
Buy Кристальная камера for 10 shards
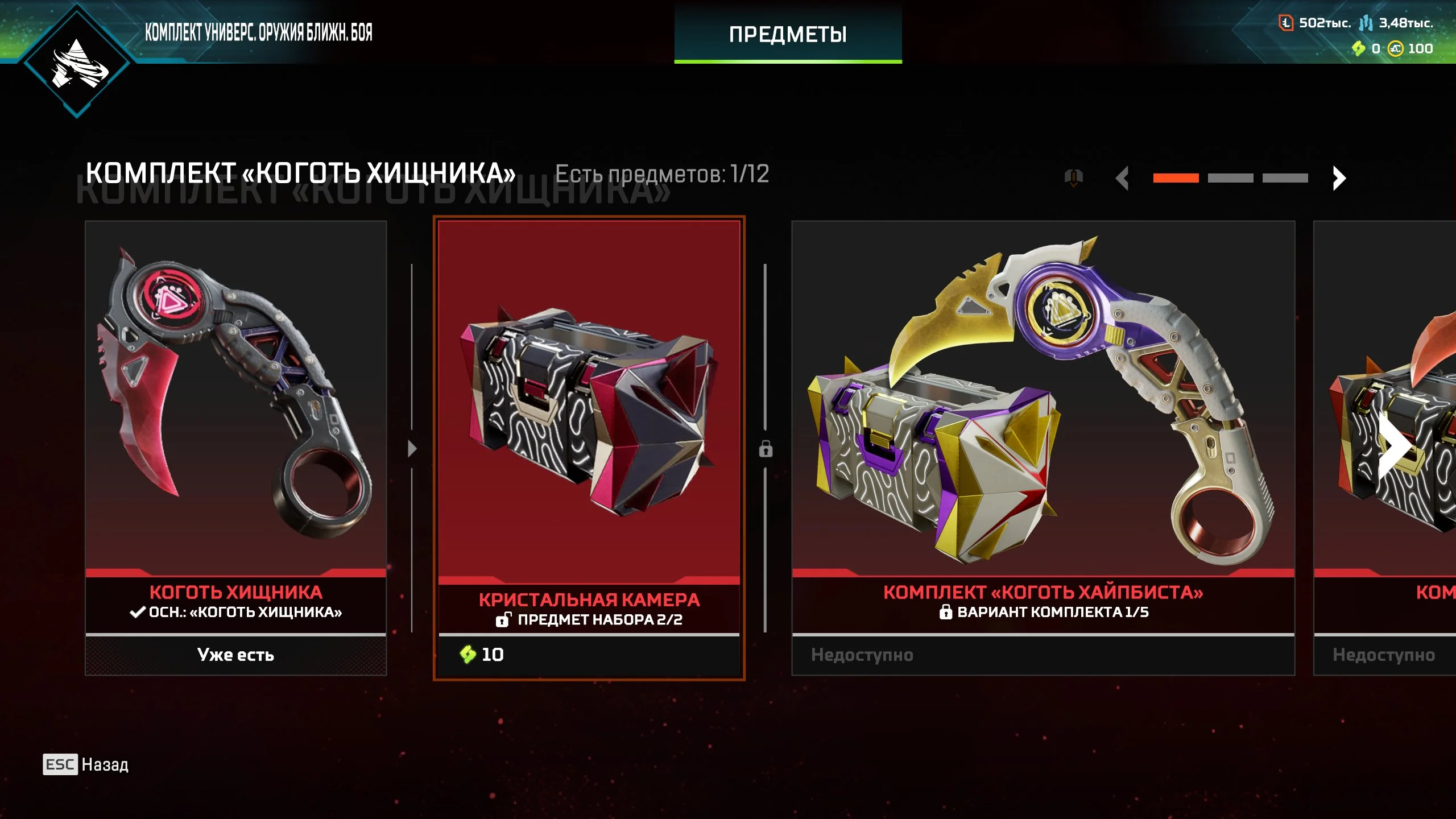point(589,655)
